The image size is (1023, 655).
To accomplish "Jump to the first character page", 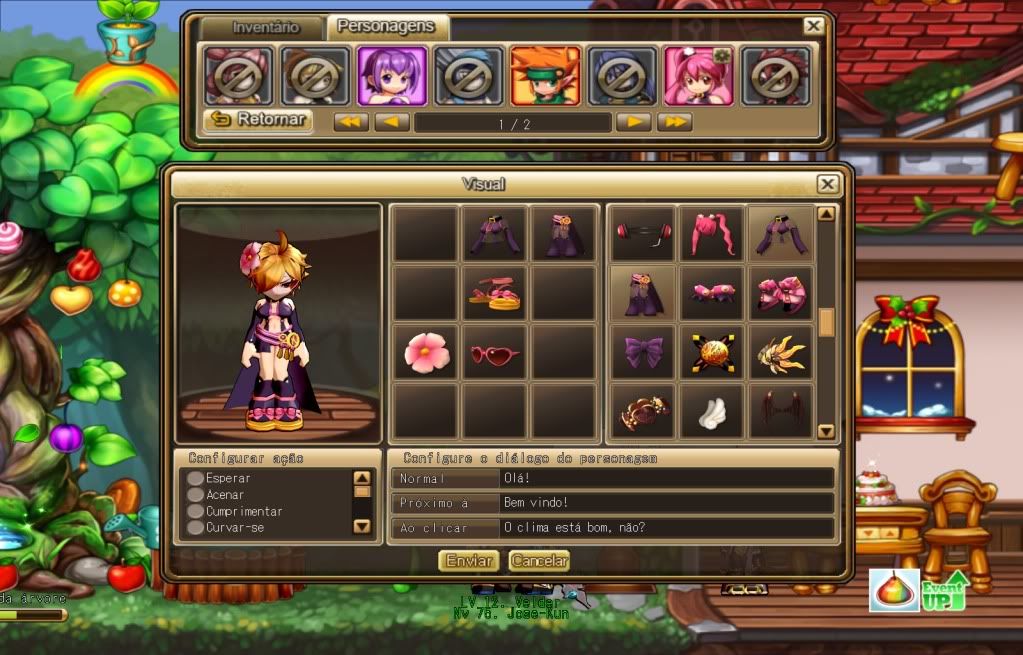I will click(x=351, y=122).
